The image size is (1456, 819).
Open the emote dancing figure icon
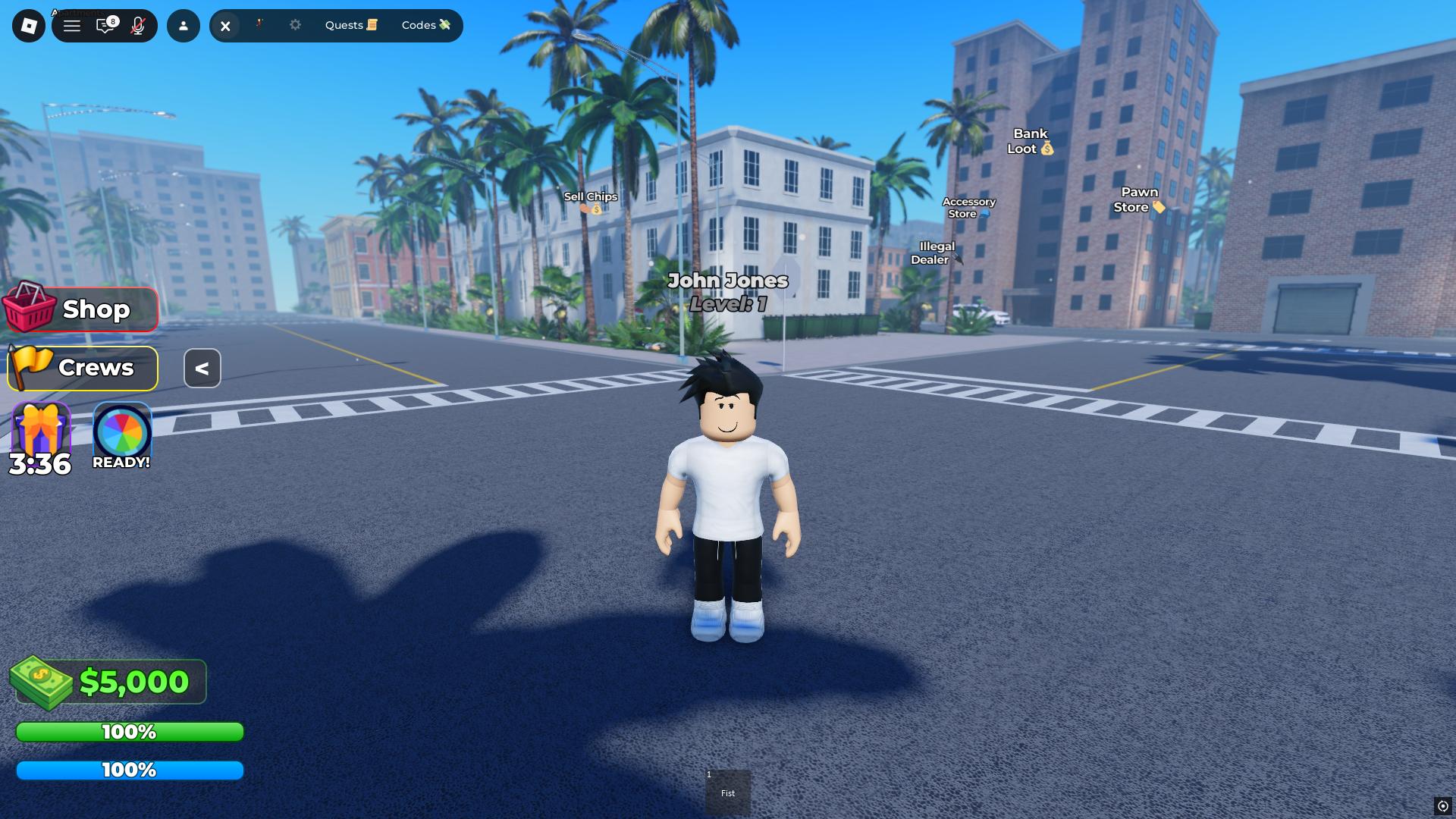[259, 25]
